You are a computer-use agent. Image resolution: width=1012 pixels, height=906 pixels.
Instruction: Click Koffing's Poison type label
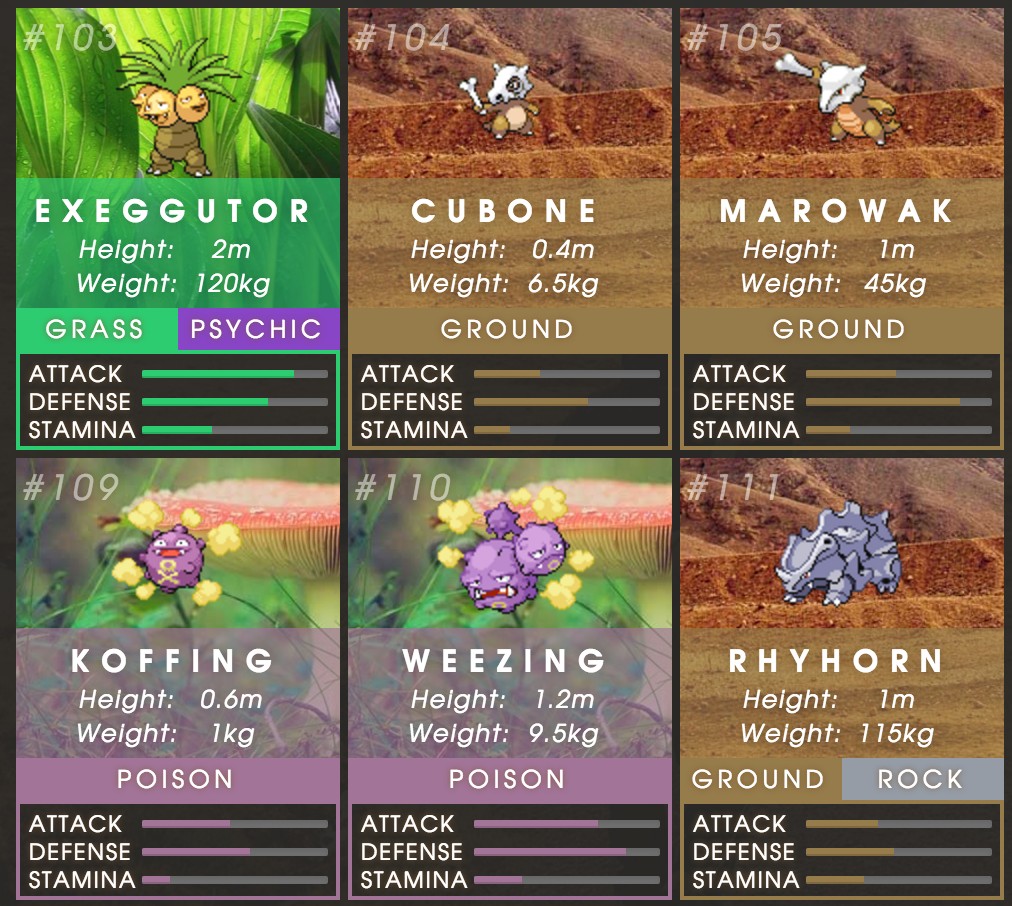[177, 779]
